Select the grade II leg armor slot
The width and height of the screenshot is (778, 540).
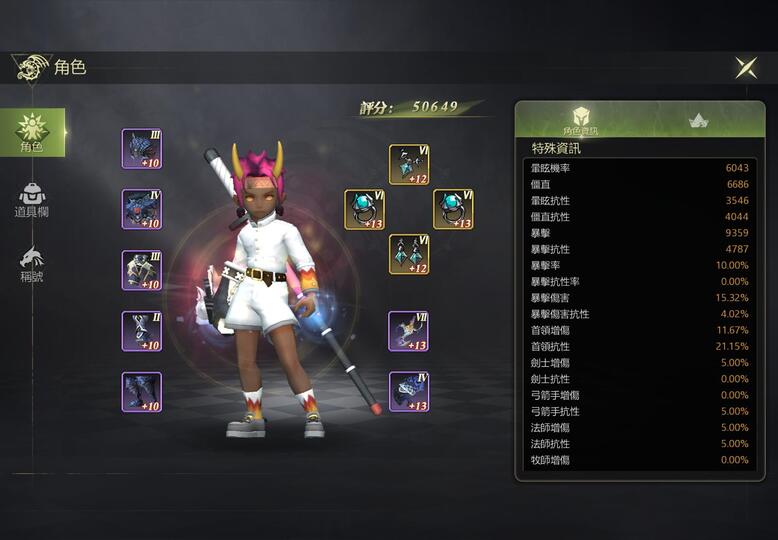[141, 331]
